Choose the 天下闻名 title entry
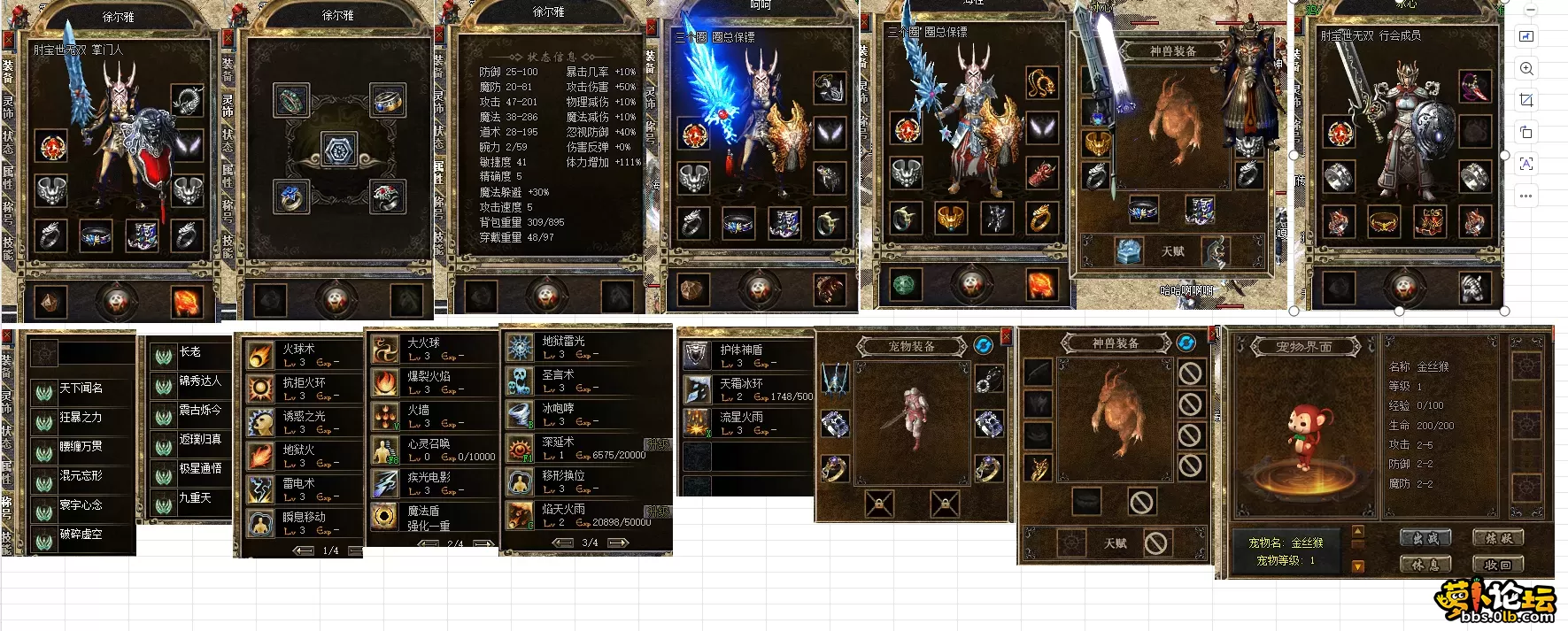This screenshot has height=631, width=1568. (81, 389)
